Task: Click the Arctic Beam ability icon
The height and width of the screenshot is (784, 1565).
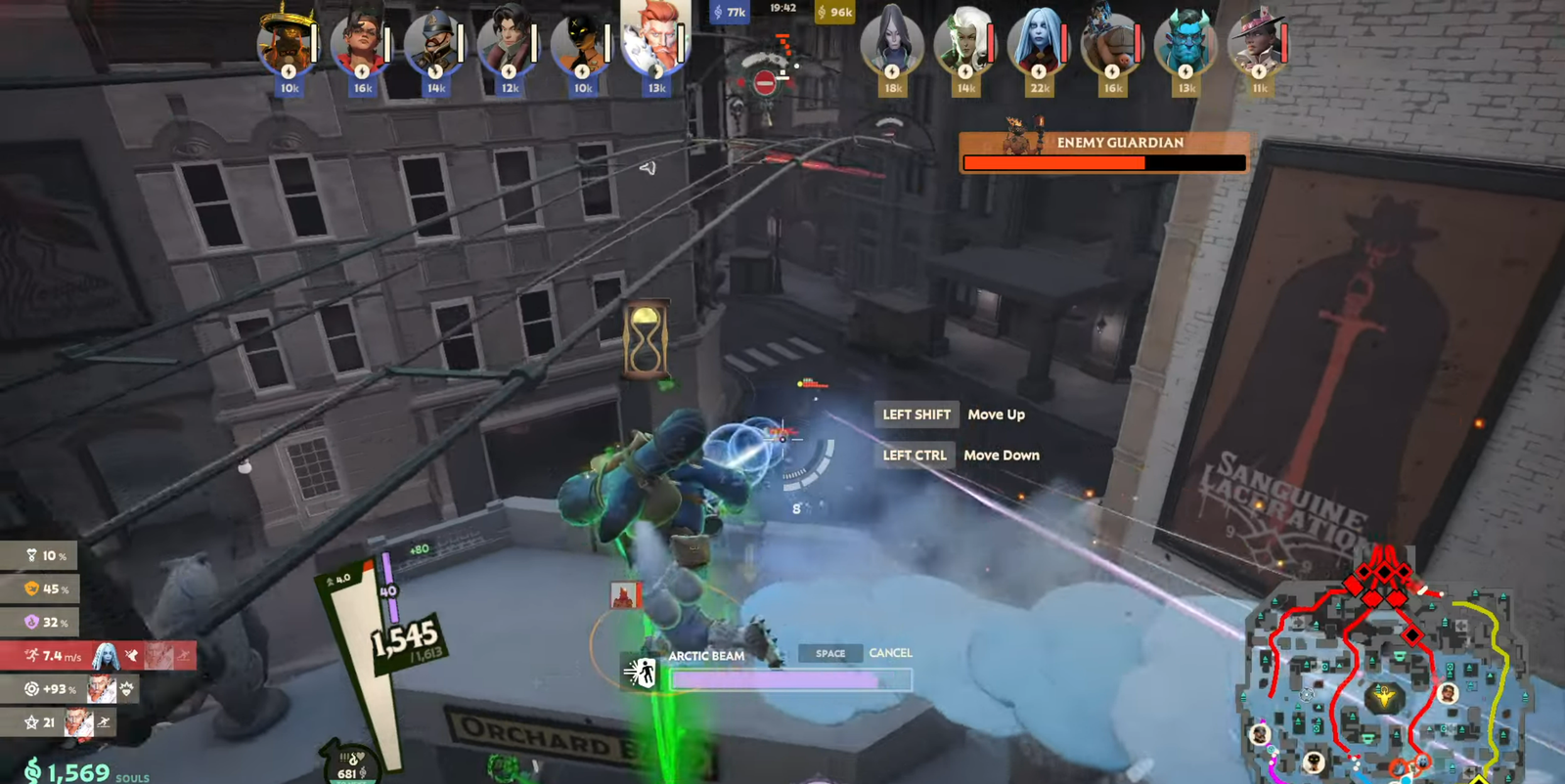Action: (x=642, y=672)
